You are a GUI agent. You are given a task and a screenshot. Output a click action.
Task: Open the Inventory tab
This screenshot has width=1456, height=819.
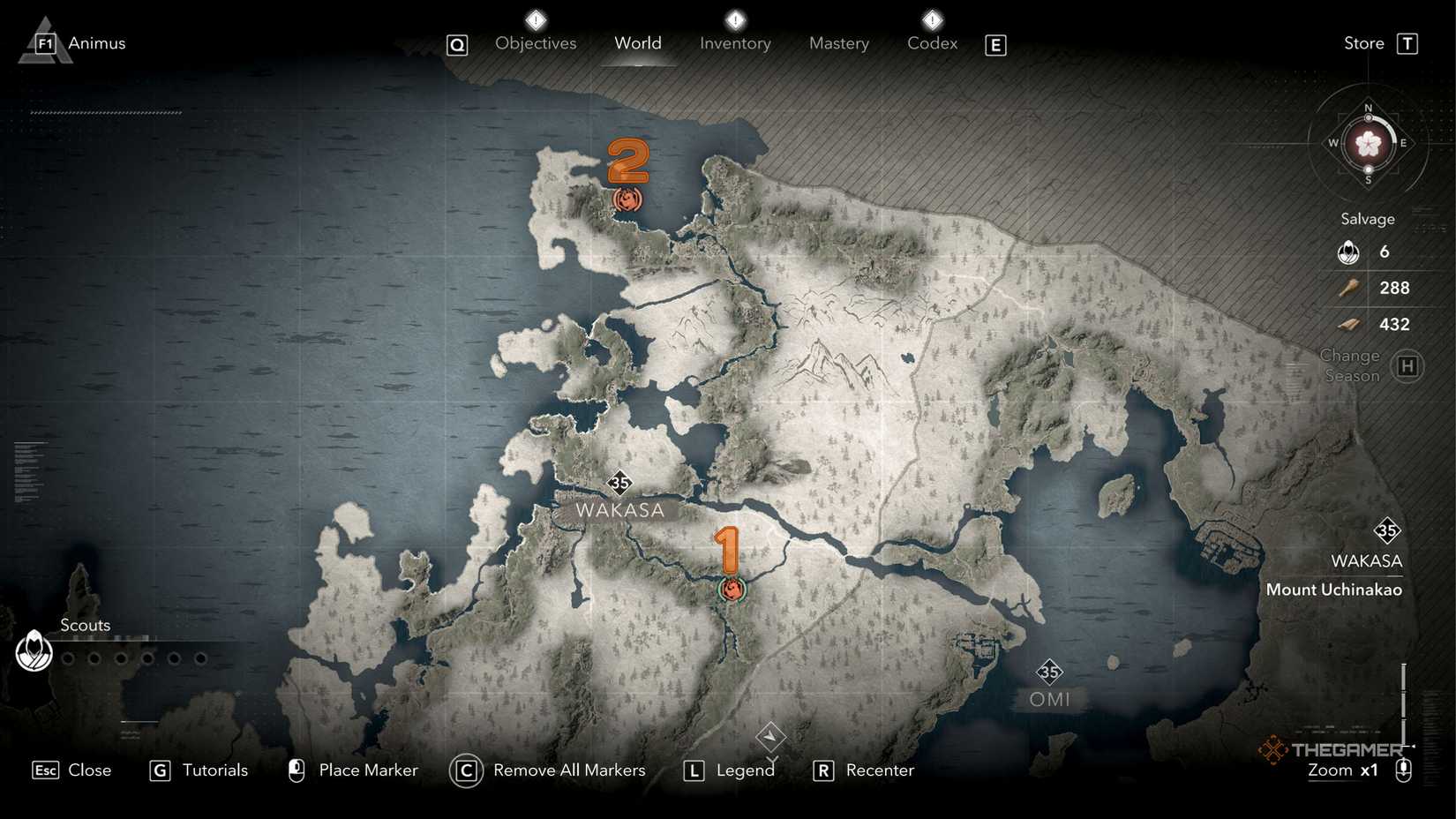(x=735, y=43)
